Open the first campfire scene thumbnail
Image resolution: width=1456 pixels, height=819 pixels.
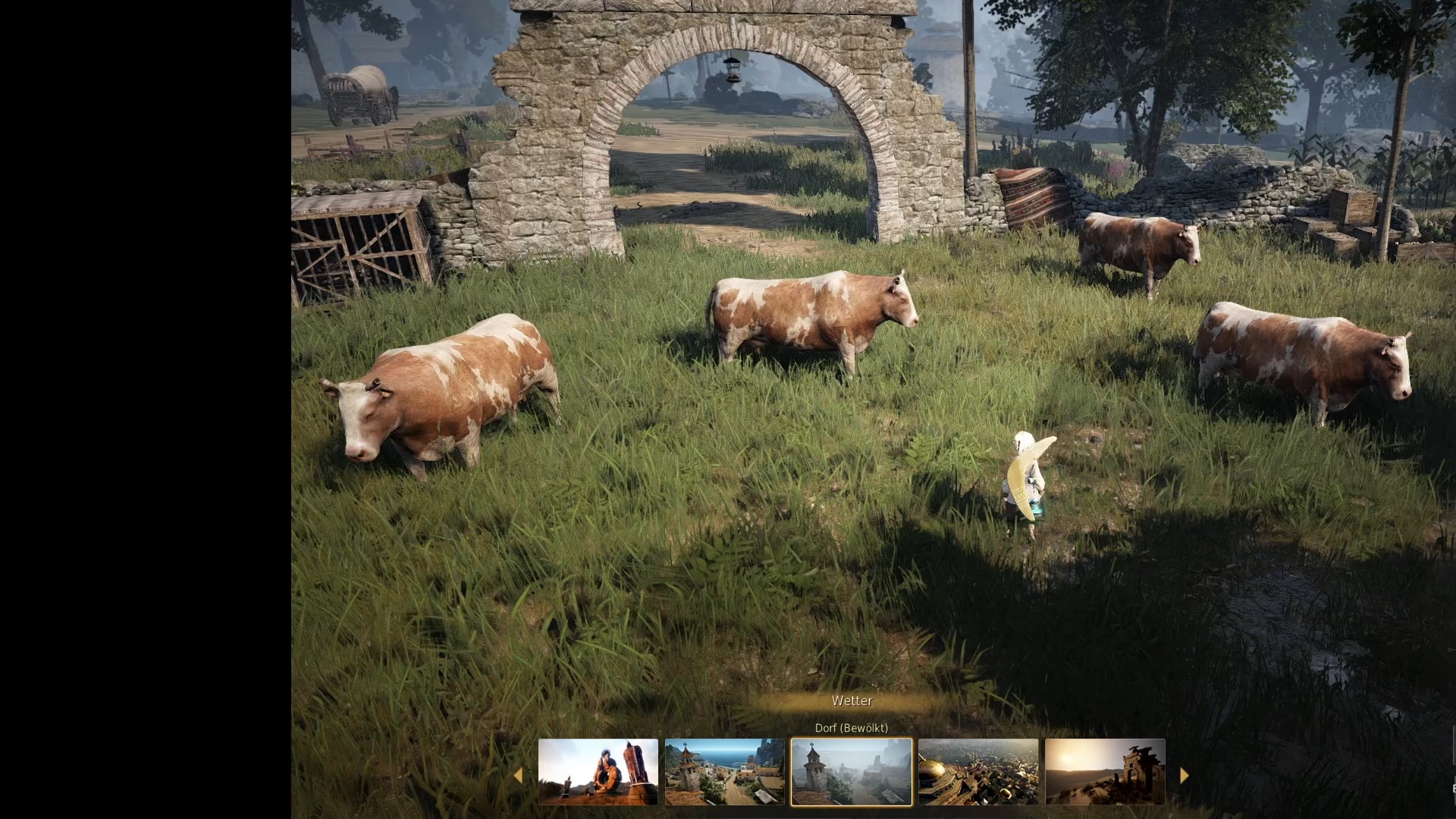coord(598,772)
